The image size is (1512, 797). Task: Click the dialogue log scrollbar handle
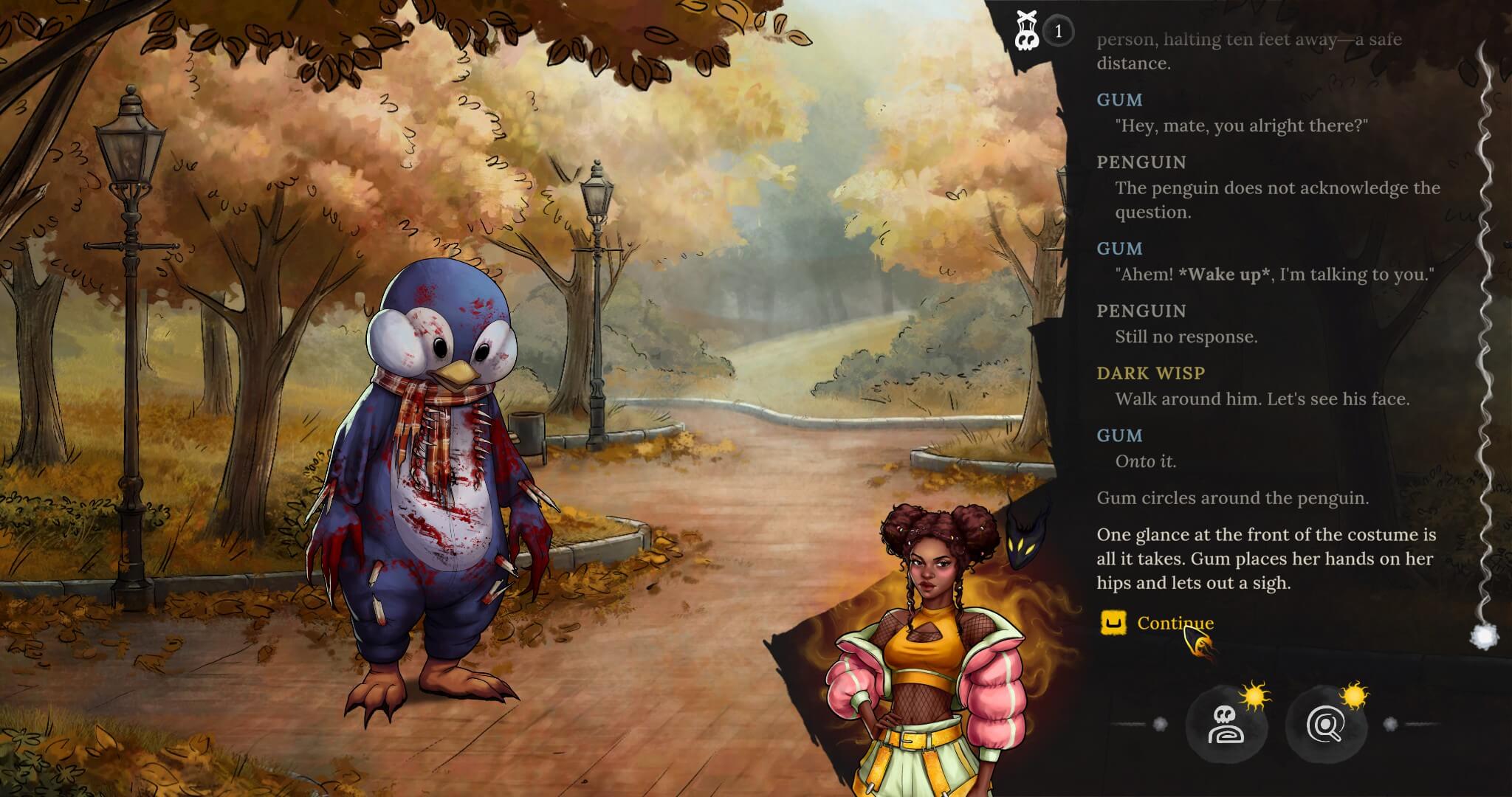1482,636
